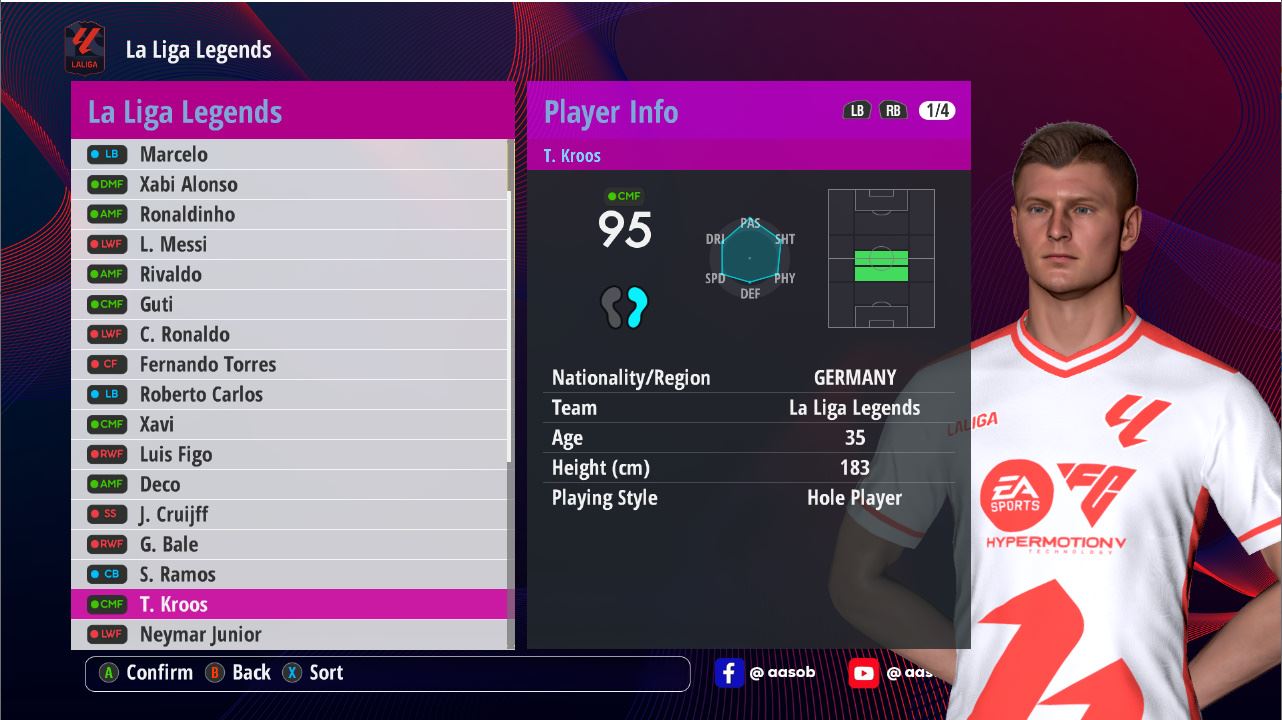This screenshot has height=720, width=1282.
Task: Select the L. Messi row
Action: 290,244
